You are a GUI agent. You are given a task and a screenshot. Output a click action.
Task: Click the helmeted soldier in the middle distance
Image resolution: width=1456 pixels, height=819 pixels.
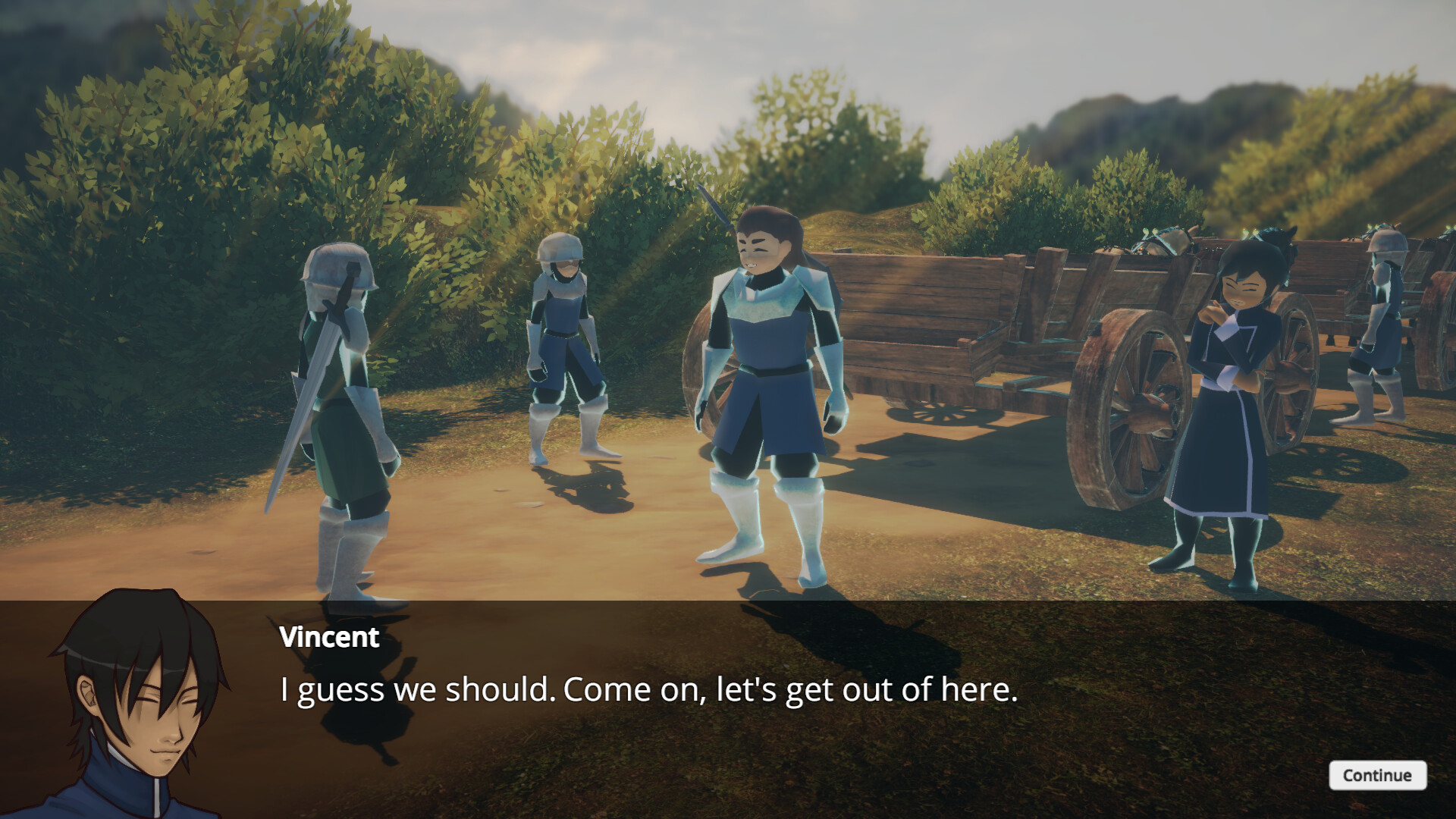coord(565,341)
